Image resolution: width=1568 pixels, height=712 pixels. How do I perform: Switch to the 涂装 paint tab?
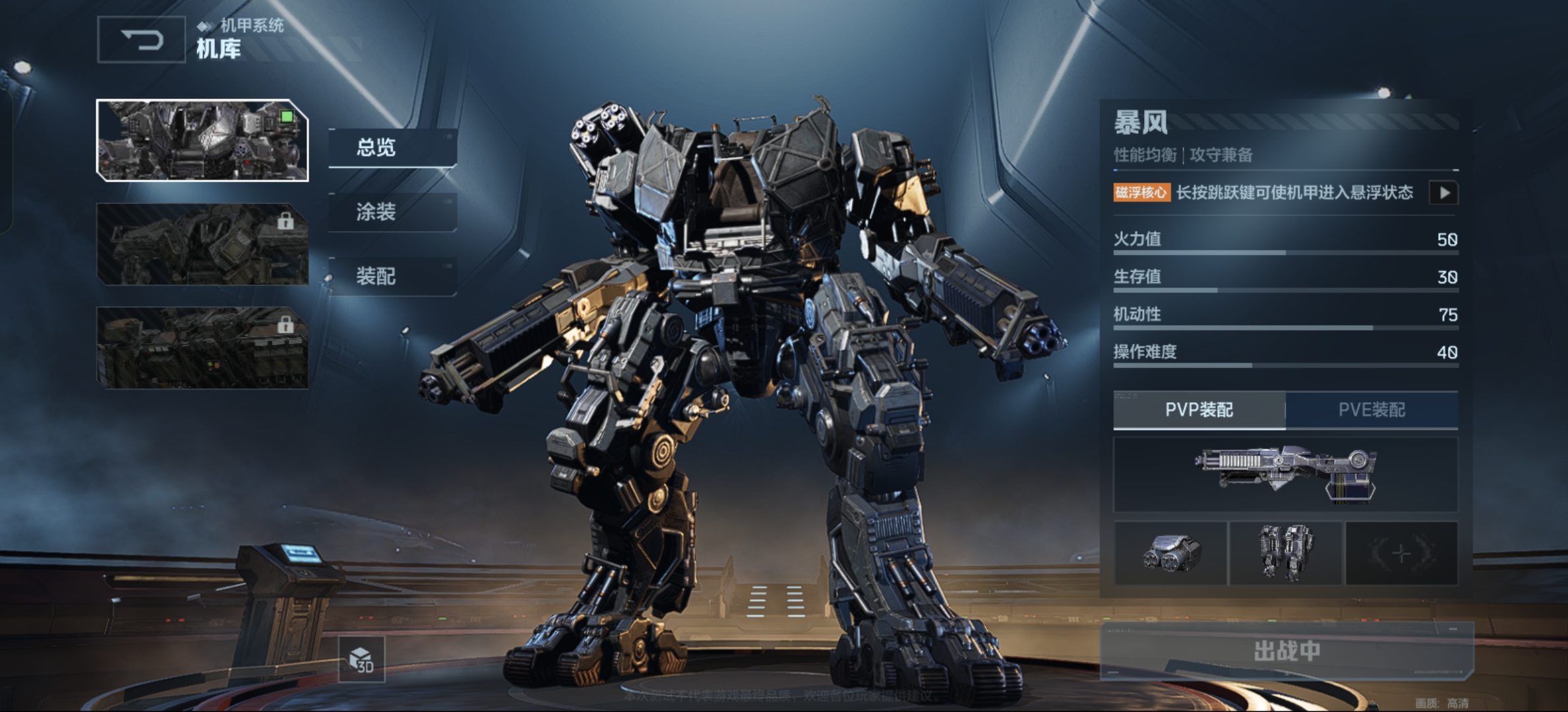(392, 212)
